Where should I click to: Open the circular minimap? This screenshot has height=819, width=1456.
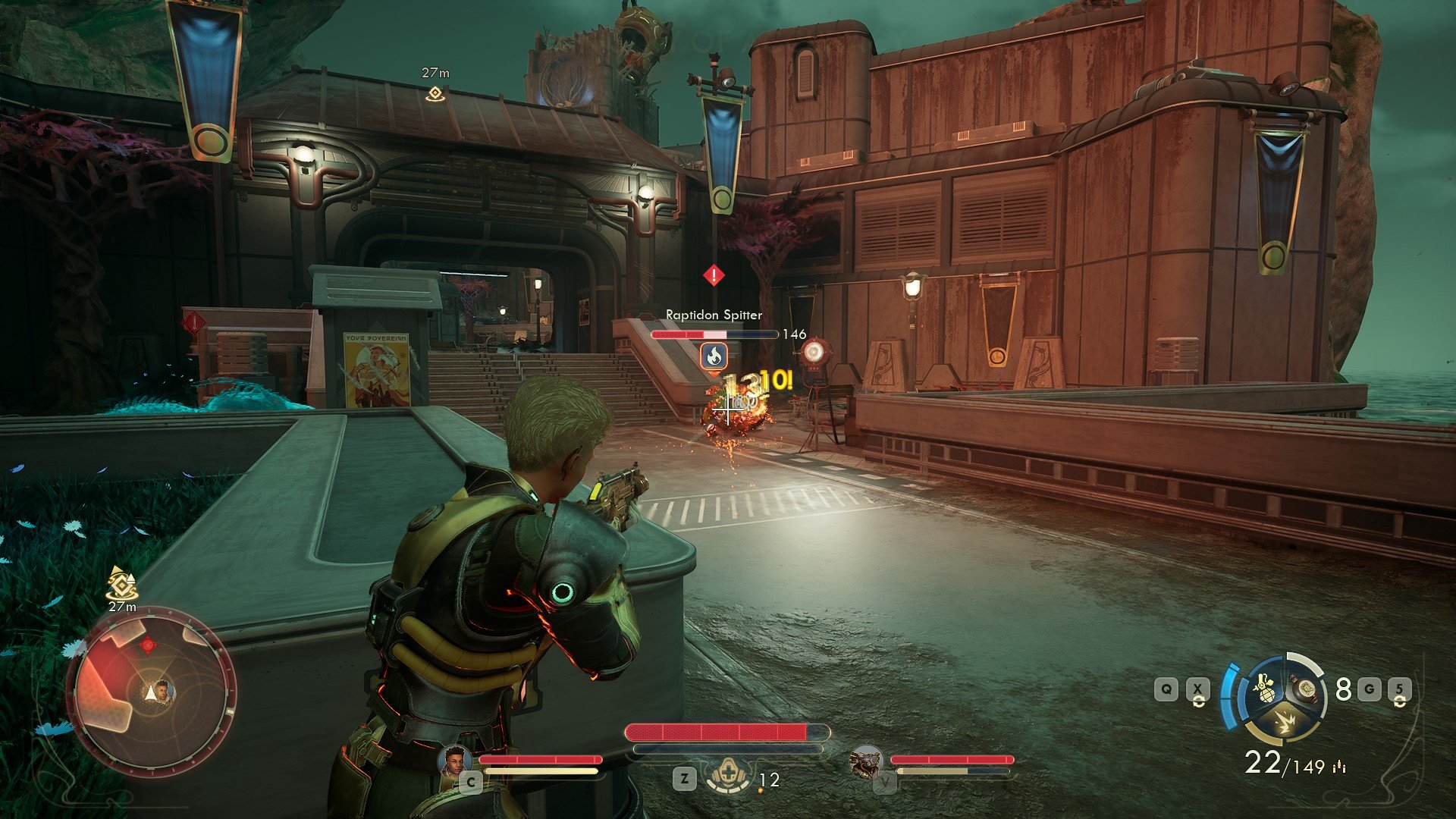coord(152,692)
